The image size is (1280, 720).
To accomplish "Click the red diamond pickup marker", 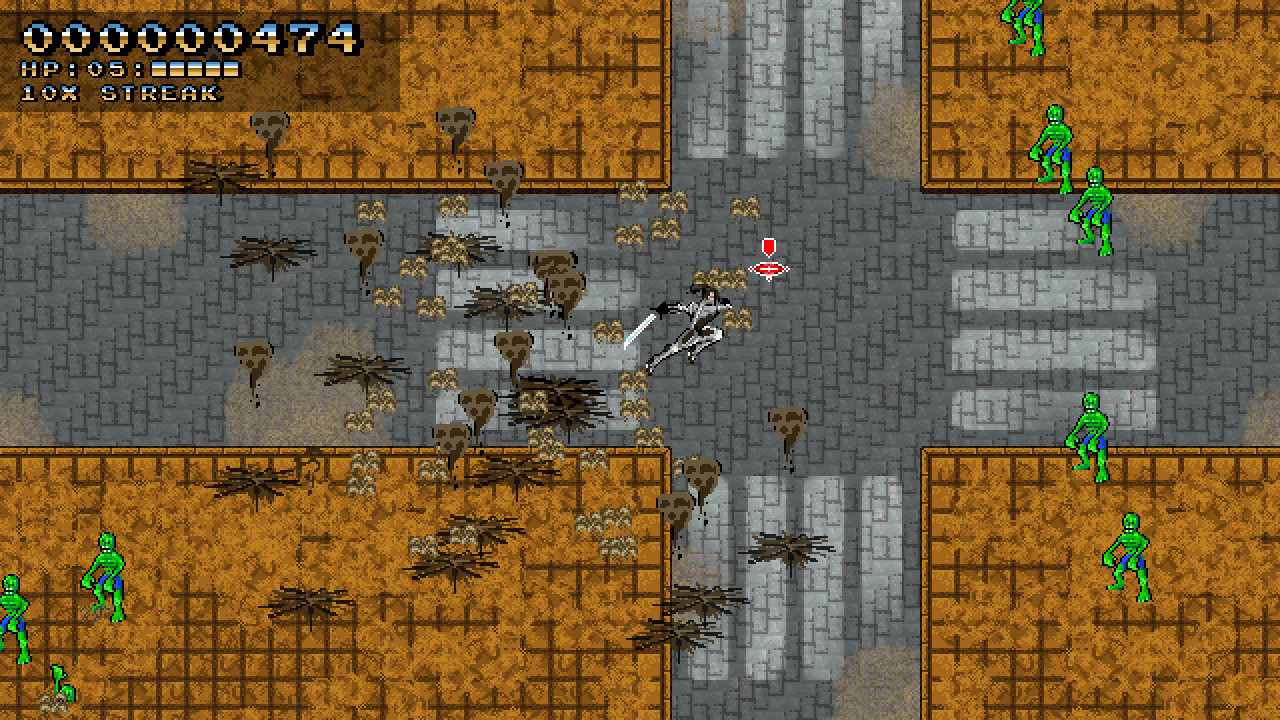I will pyautogui.click(x=768, y=268).
